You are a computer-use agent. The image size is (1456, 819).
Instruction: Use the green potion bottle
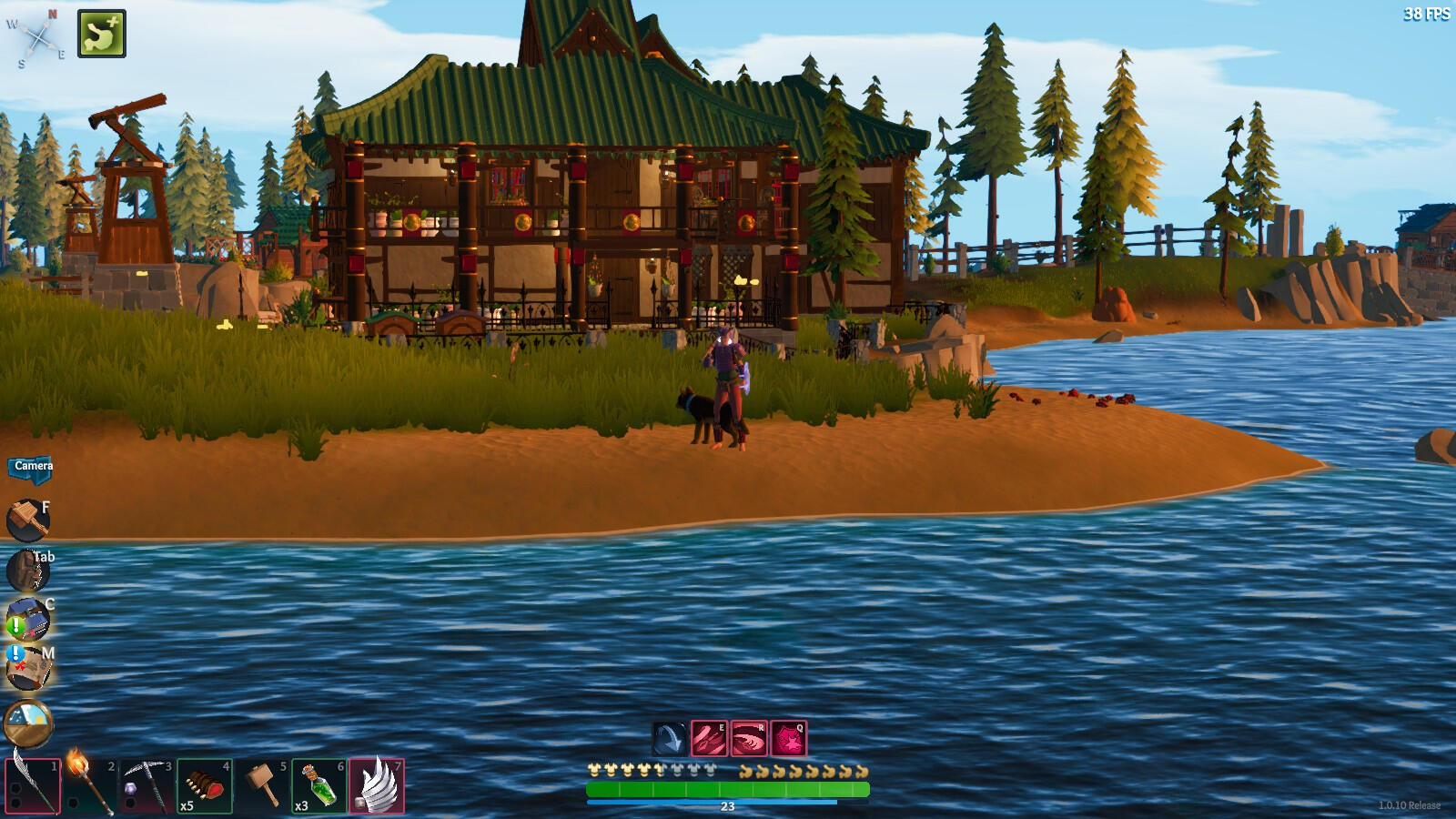pyautogui.click(x=319, y=785)
